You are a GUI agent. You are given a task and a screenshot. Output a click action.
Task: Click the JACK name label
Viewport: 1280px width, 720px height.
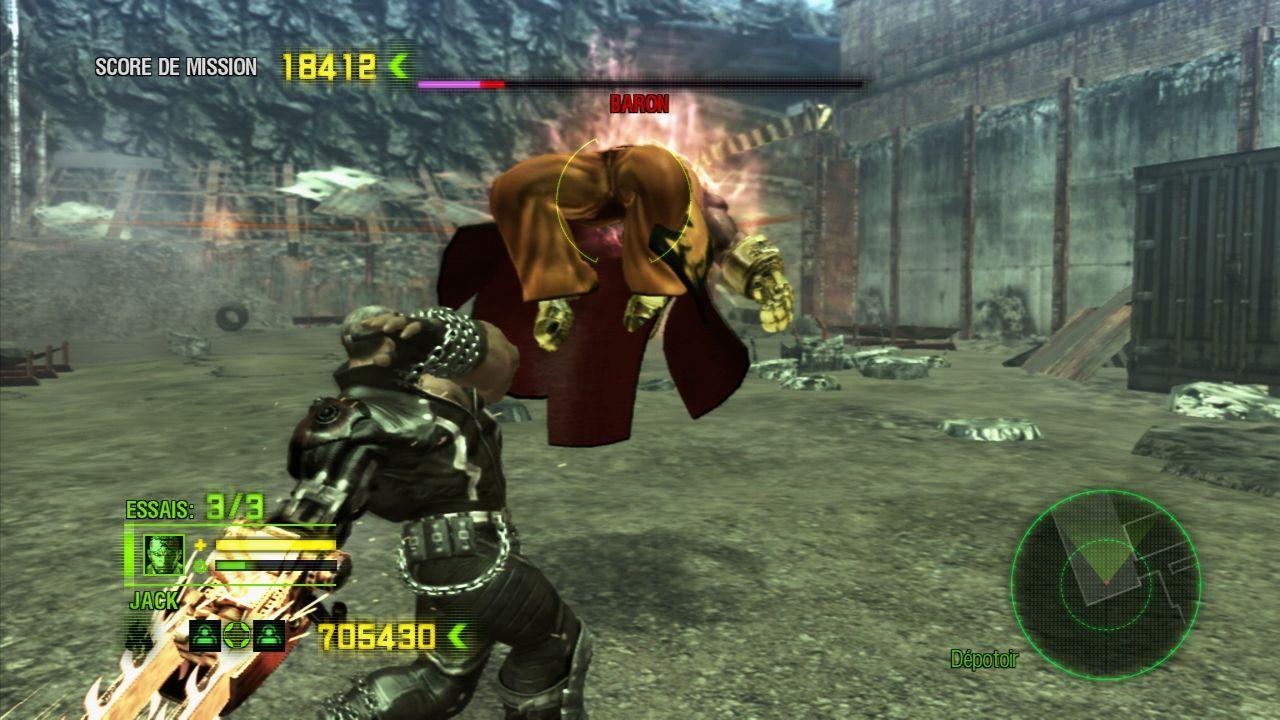click(x=153, y=601)
